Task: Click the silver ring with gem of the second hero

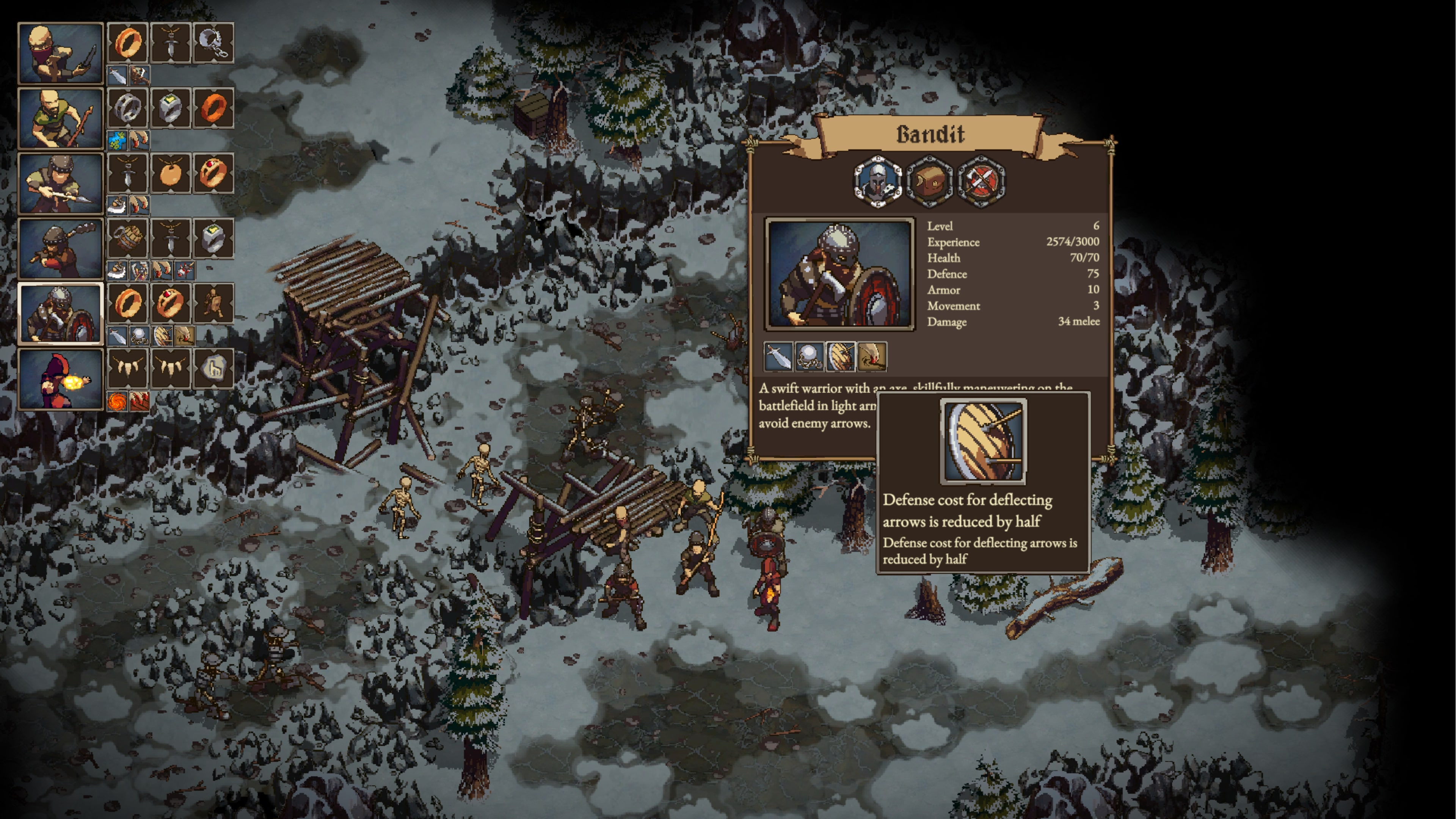Action: click(x=171, y=108)
